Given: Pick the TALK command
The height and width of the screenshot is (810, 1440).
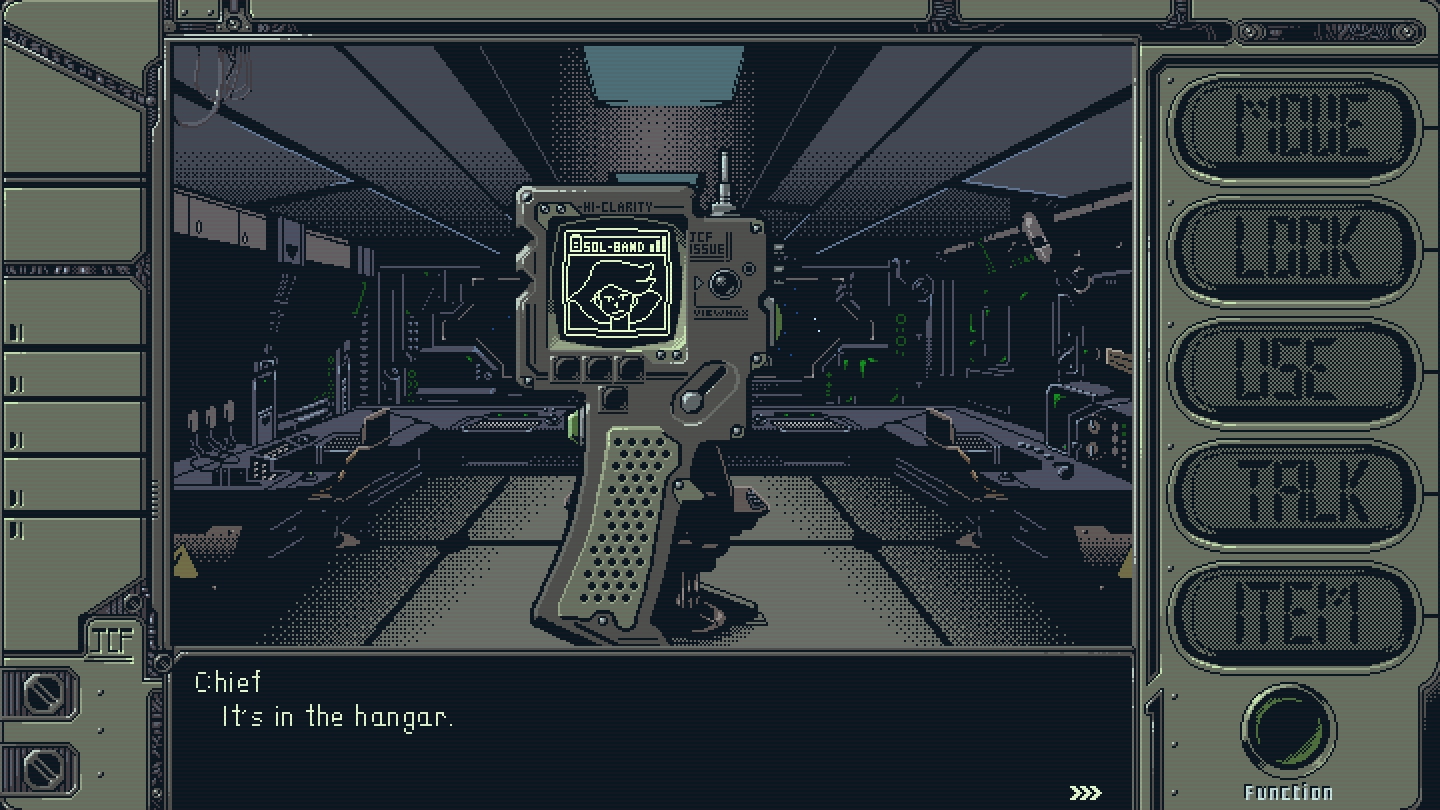Looking at the screenshot, I should click(1295, 494).
